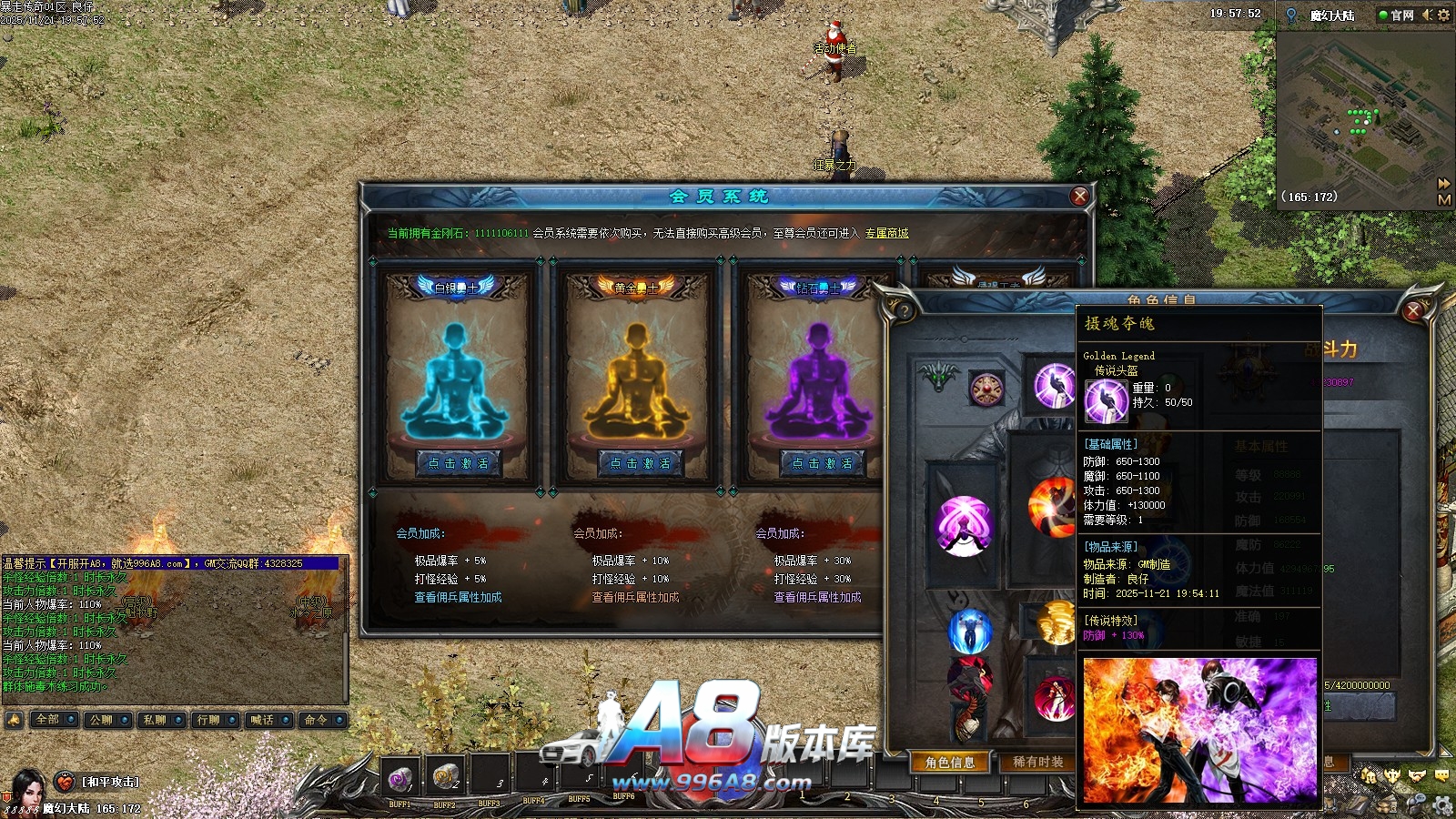The height and width of the screenshot is (819, 1456).
Task: Close the 会员系统 membership window
Action: click(1079, 196)
